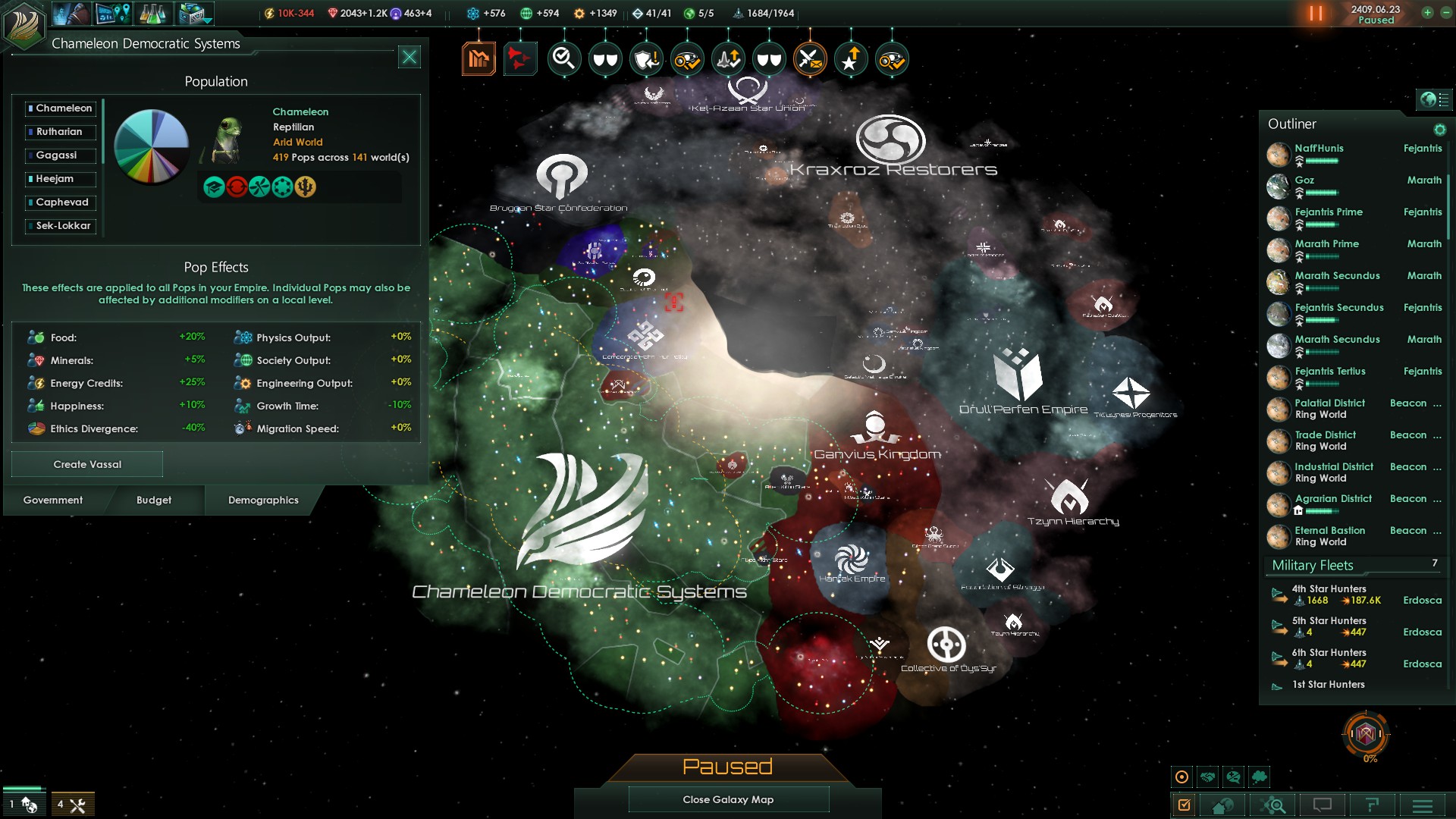Toggle the orange pause button

(x=1316, y=14)
